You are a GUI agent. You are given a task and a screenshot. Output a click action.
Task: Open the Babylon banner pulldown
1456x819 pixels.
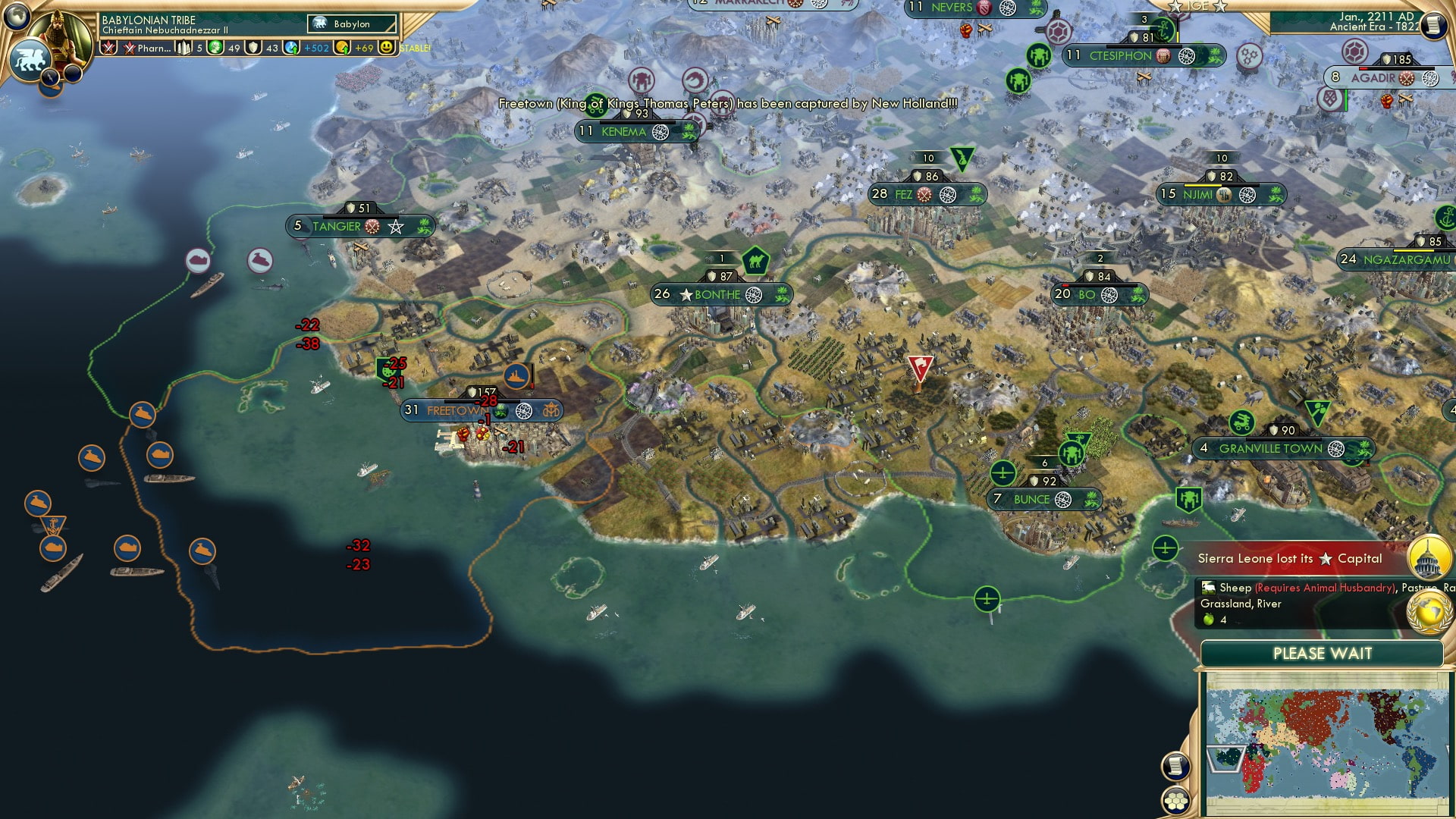[351, 24]
